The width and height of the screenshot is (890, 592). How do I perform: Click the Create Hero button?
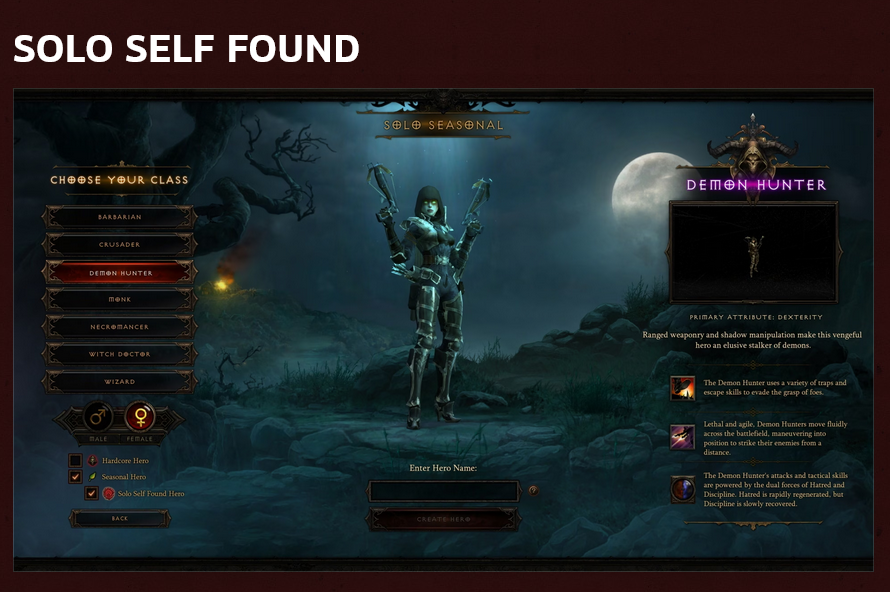443,519
